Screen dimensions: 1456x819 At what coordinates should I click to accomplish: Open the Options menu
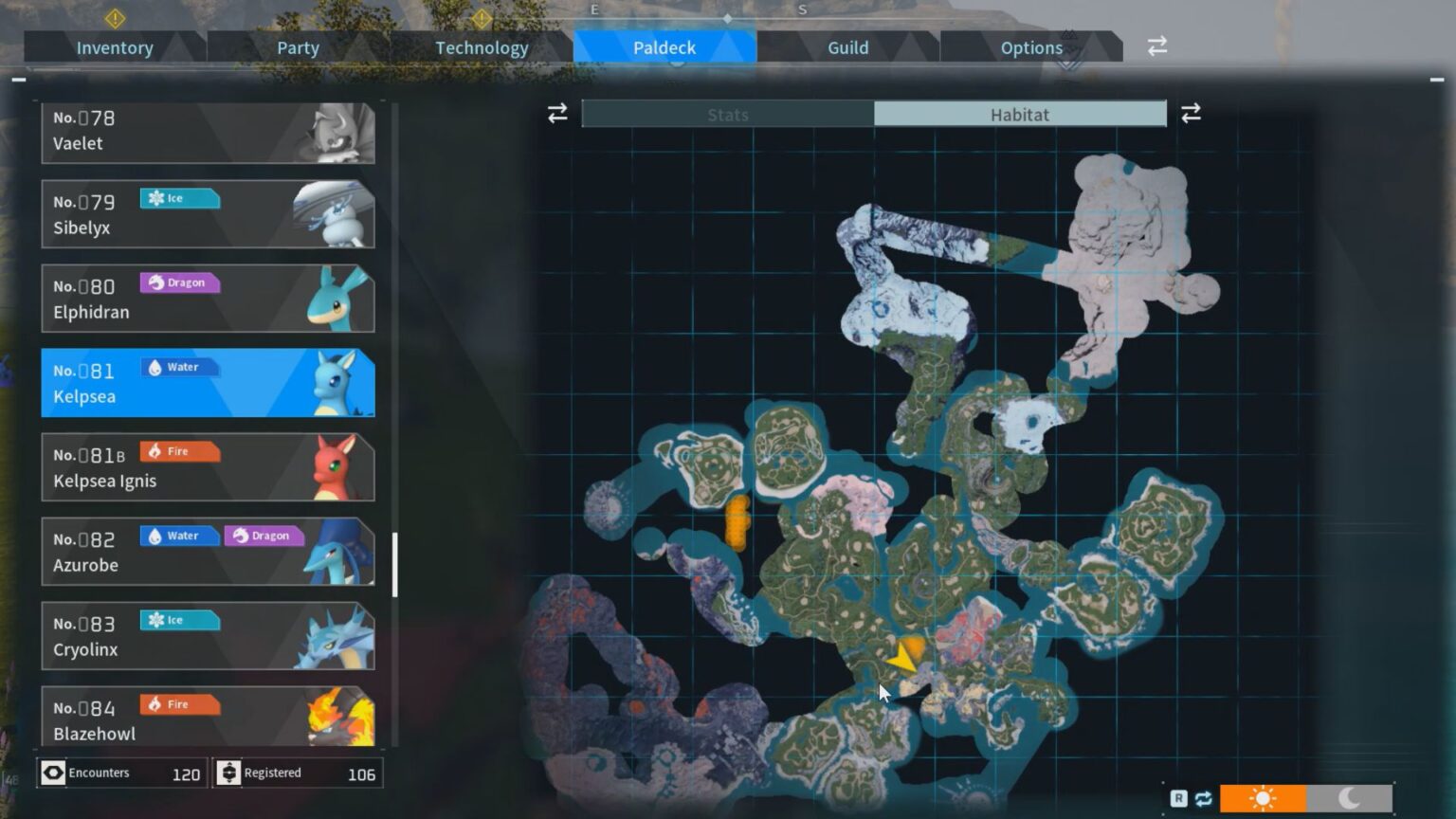coord(1031,47)
